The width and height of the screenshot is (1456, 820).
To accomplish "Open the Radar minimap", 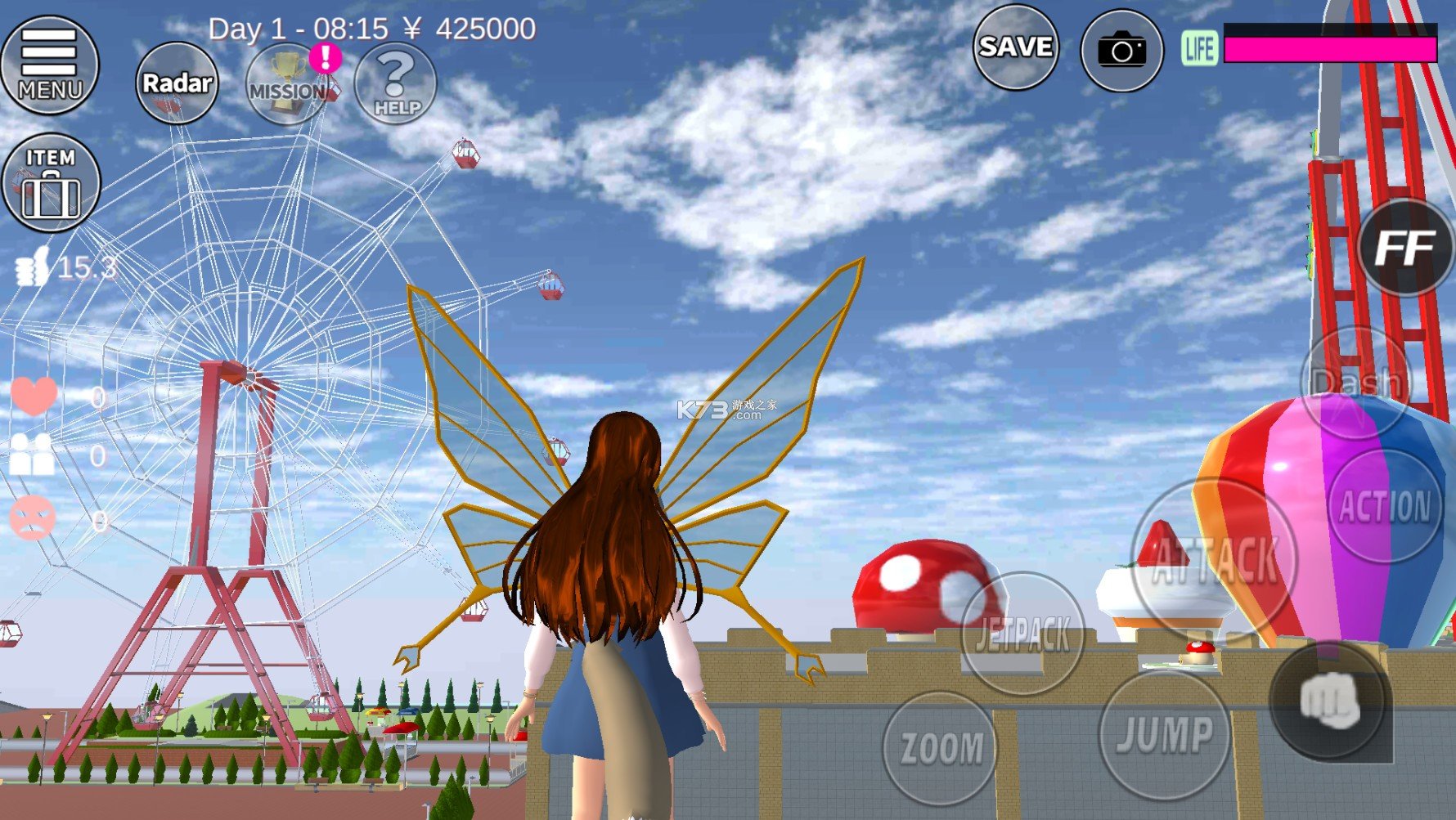I will point(177,82).
